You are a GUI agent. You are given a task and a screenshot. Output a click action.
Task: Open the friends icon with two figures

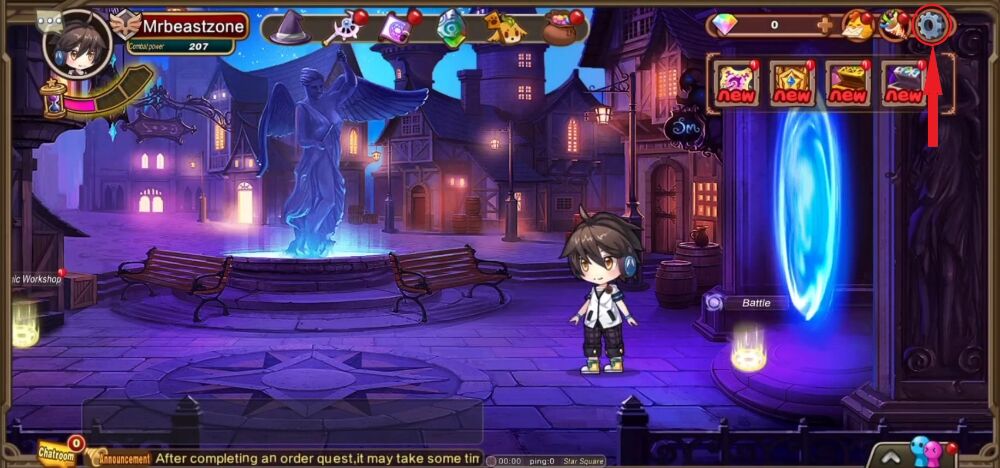(926, 452)
